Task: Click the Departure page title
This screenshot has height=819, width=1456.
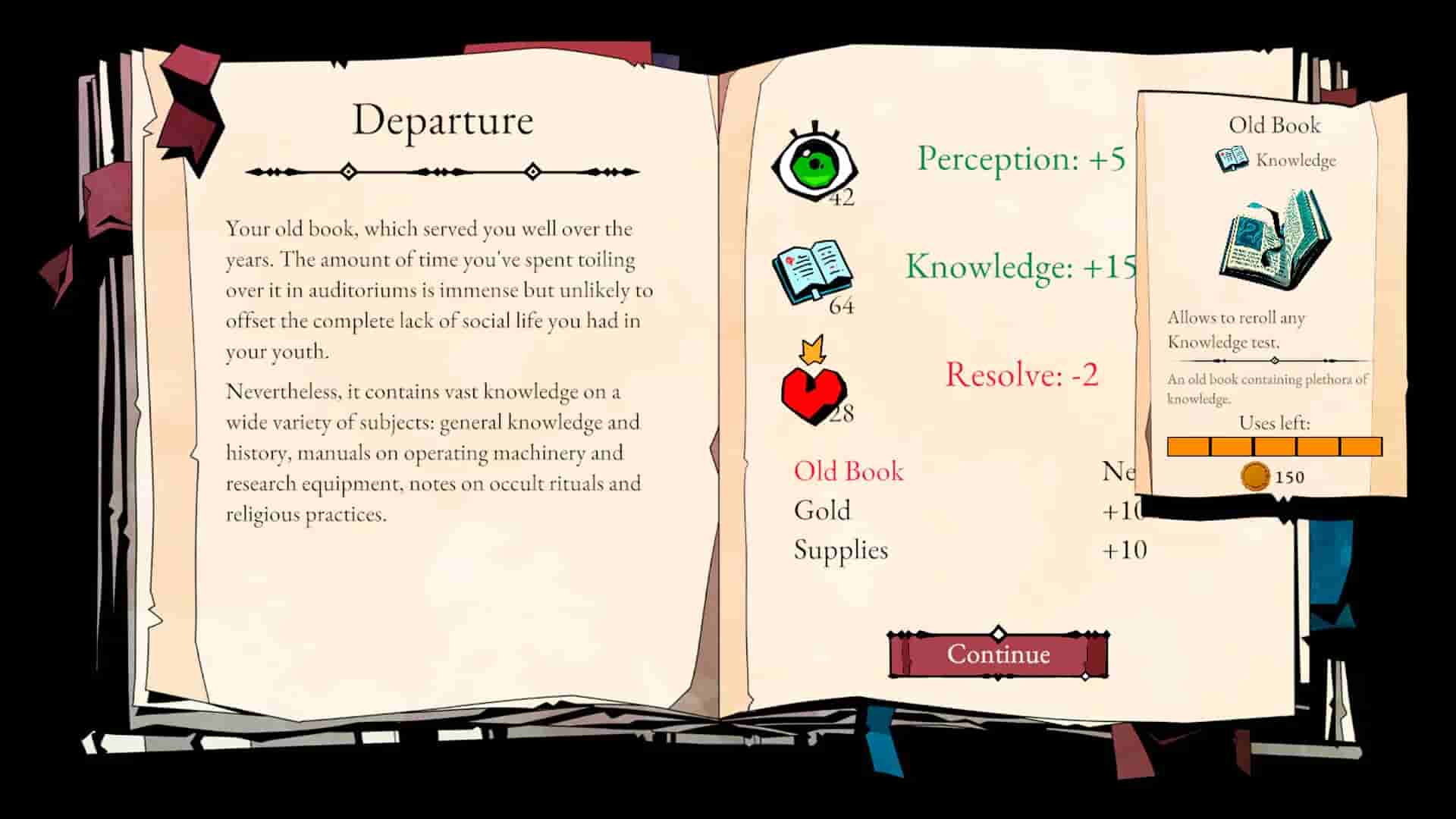Action: (x=444, y=119)
